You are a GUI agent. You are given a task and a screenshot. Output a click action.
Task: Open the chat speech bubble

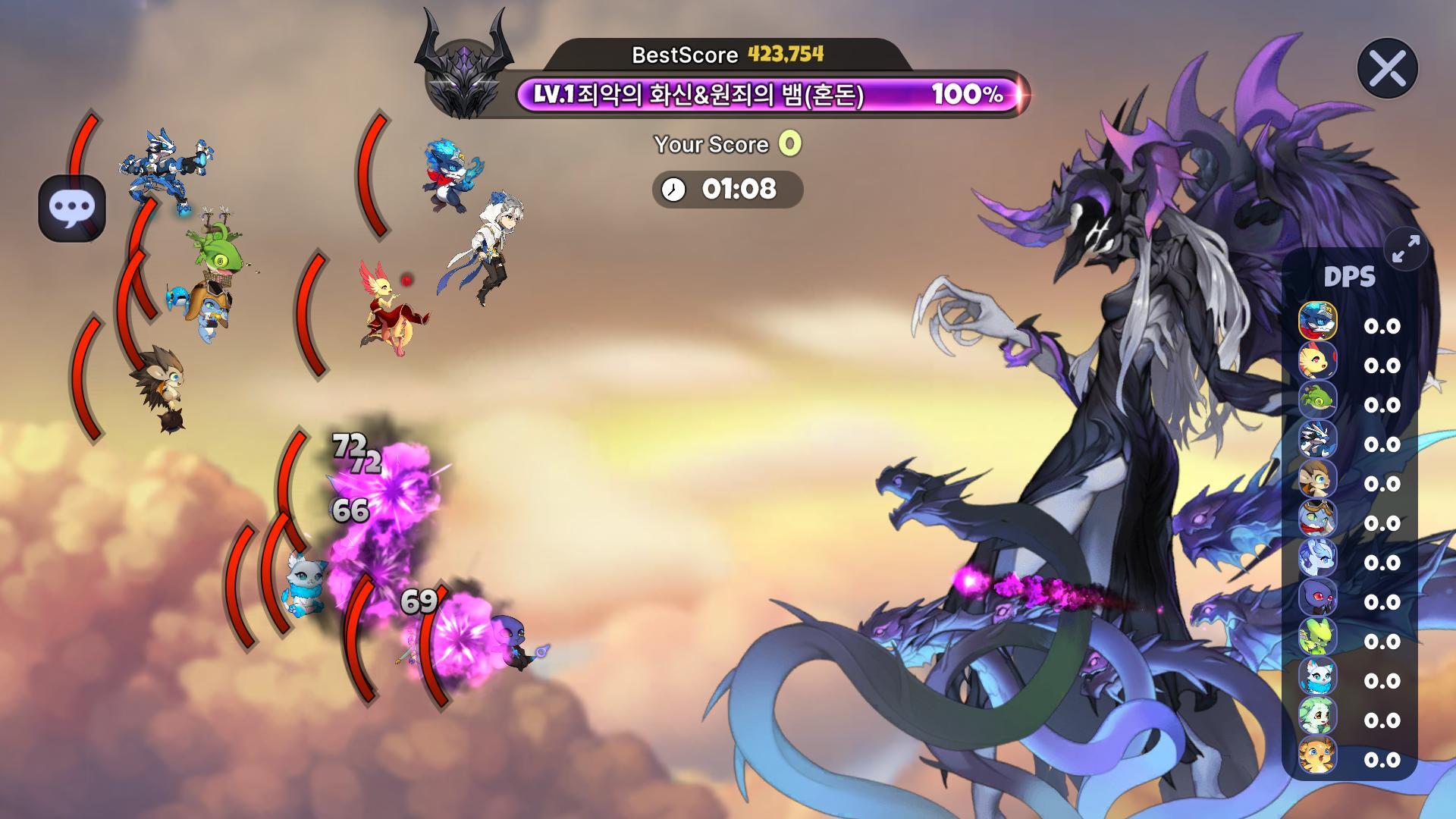coord(72,209)
